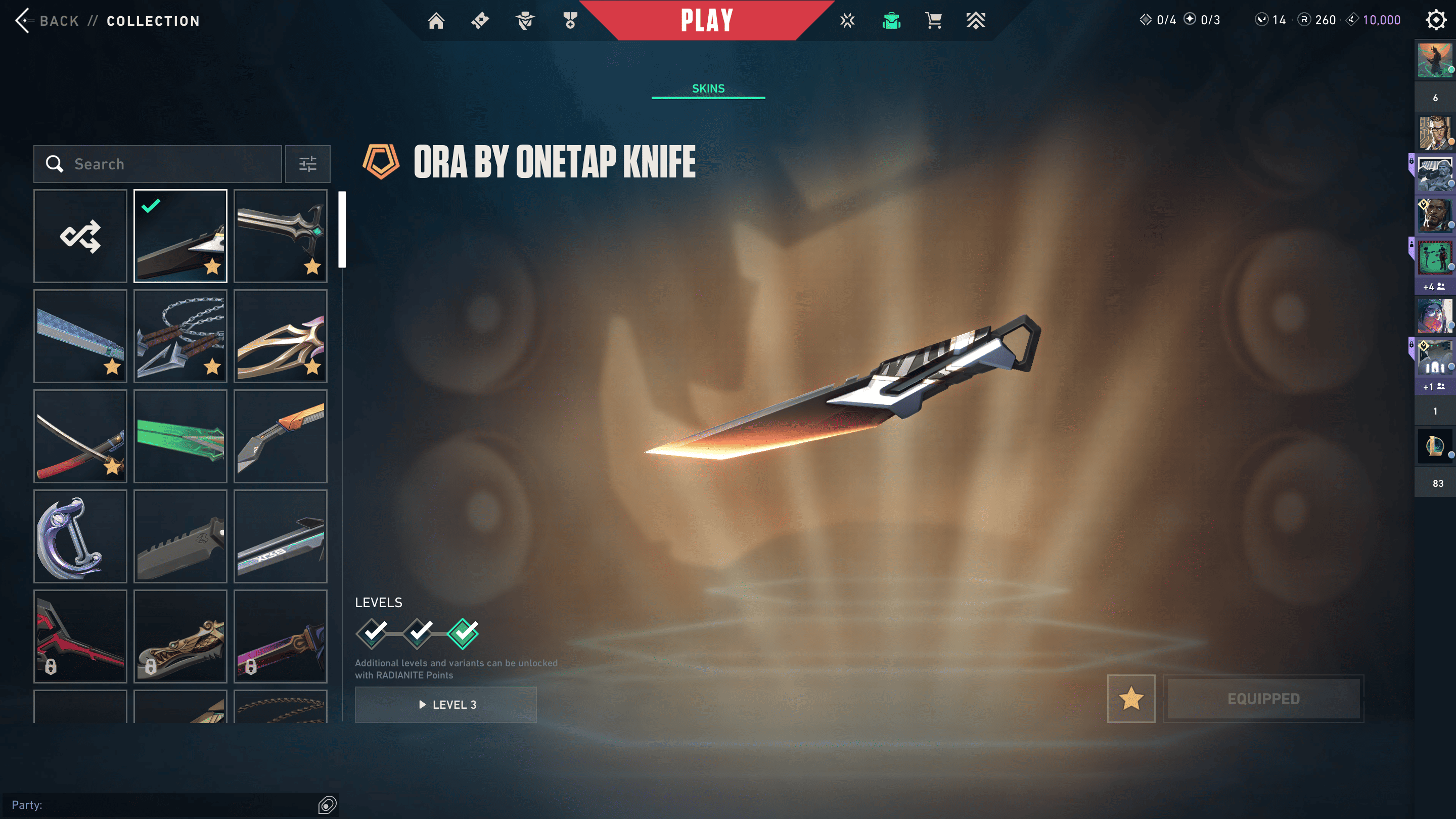Image resolution: width=1456 pixels, height=819 pixels.
Task: Select the Ora by Onetap knife thumbnail
Action: click(180, 236)
